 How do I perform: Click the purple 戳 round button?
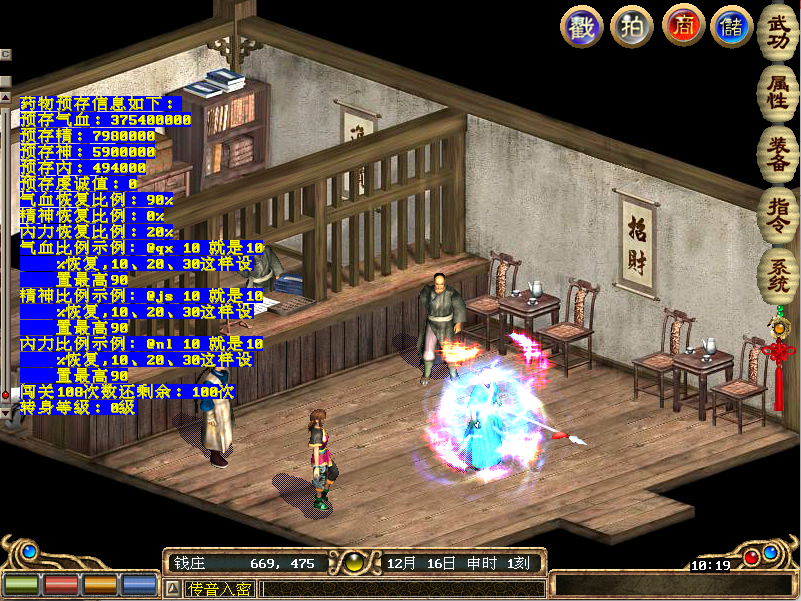581,26
